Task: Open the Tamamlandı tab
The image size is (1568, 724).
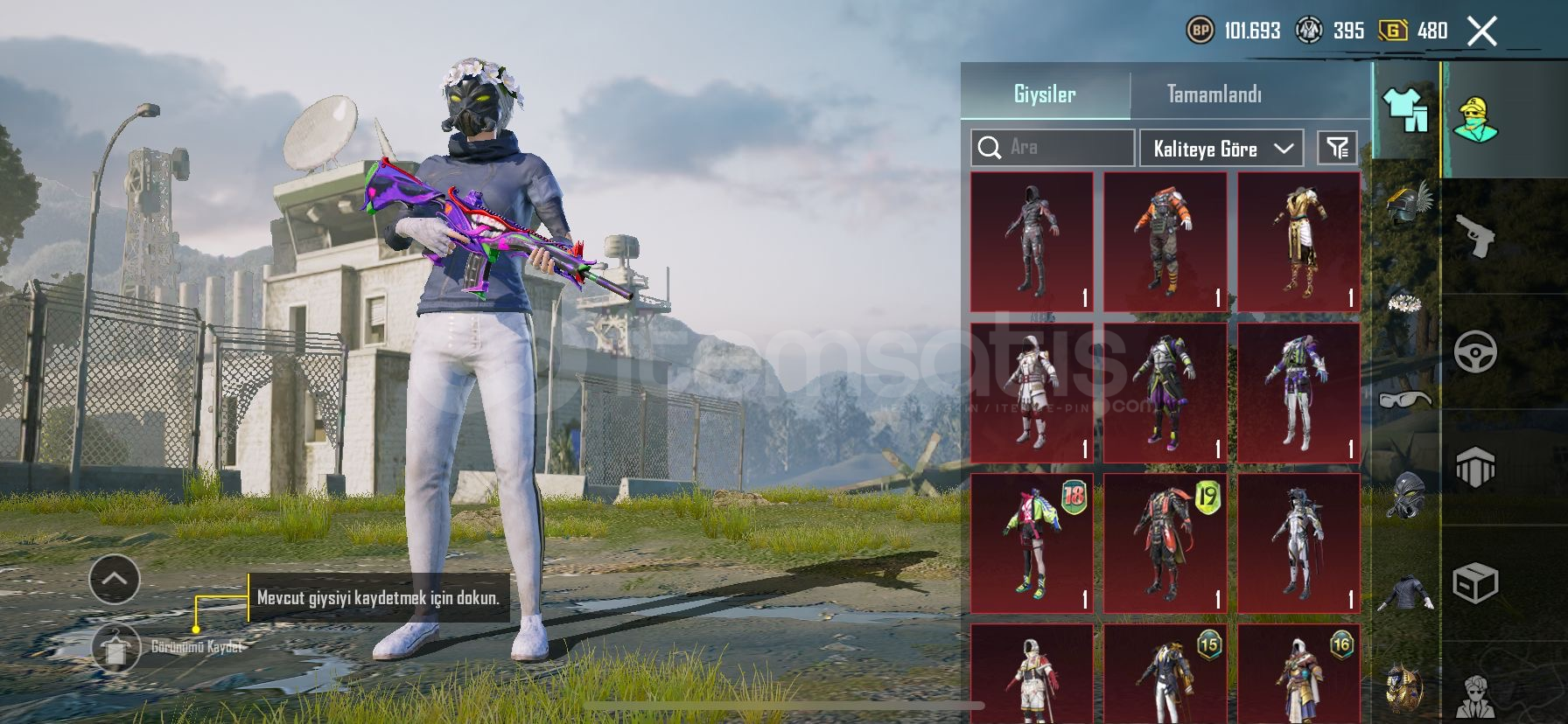Action: click(x=1214, y=94)
